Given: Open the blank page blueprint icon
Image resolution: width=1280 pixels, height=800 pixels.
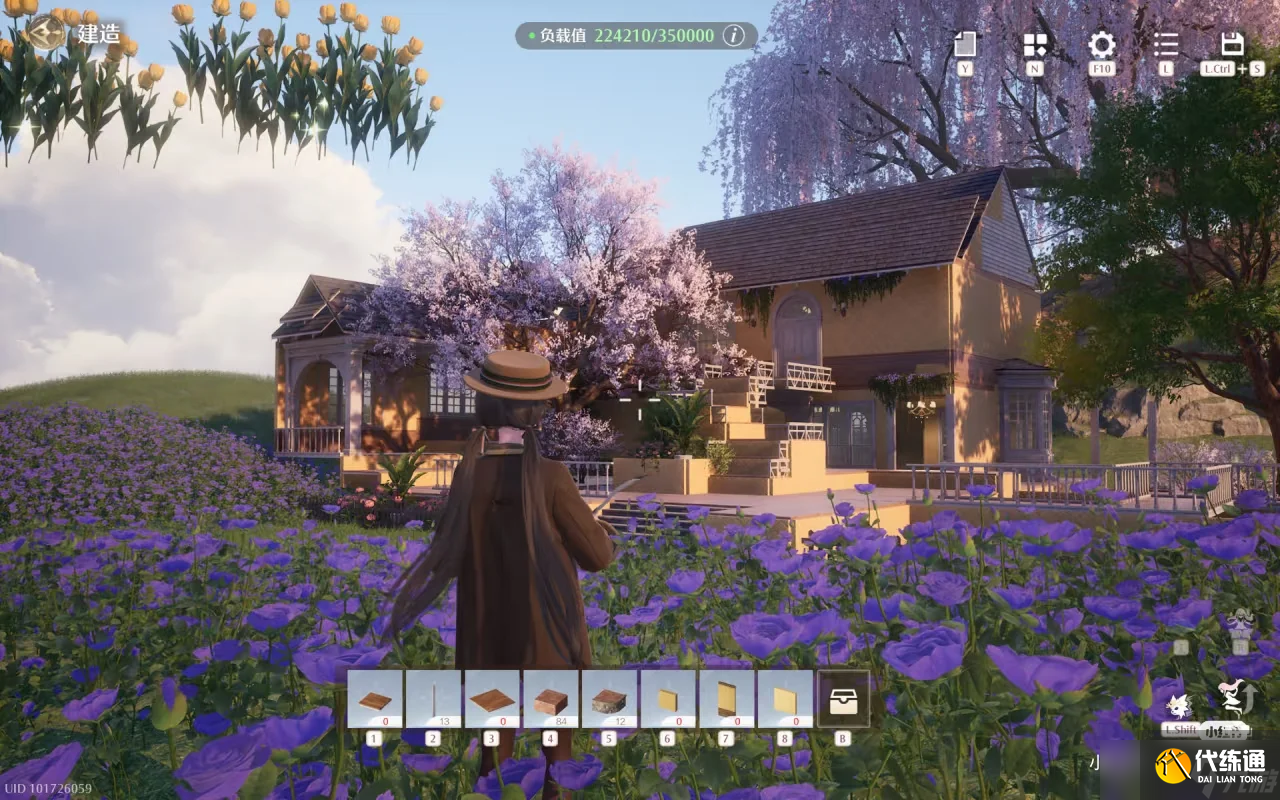Looking at the screenshot, I should (965, 44).
